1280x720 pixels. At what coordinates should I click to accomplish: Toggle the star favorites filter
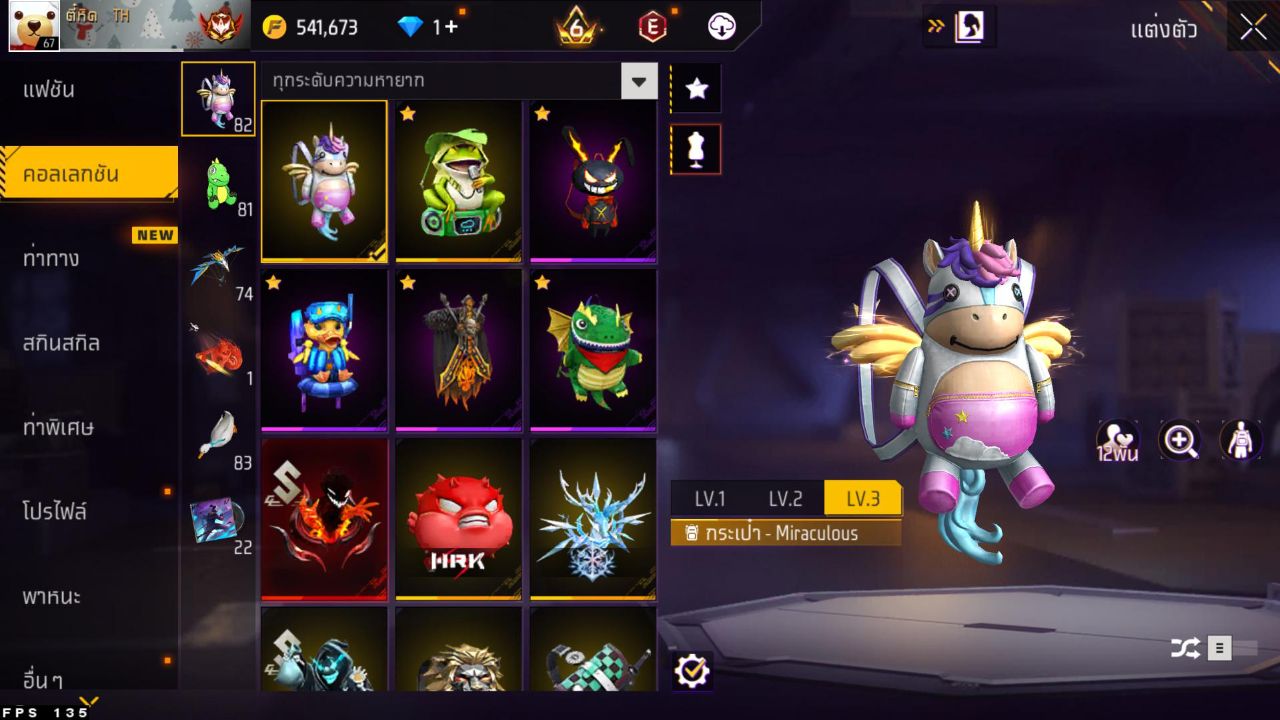click(696, 89)
